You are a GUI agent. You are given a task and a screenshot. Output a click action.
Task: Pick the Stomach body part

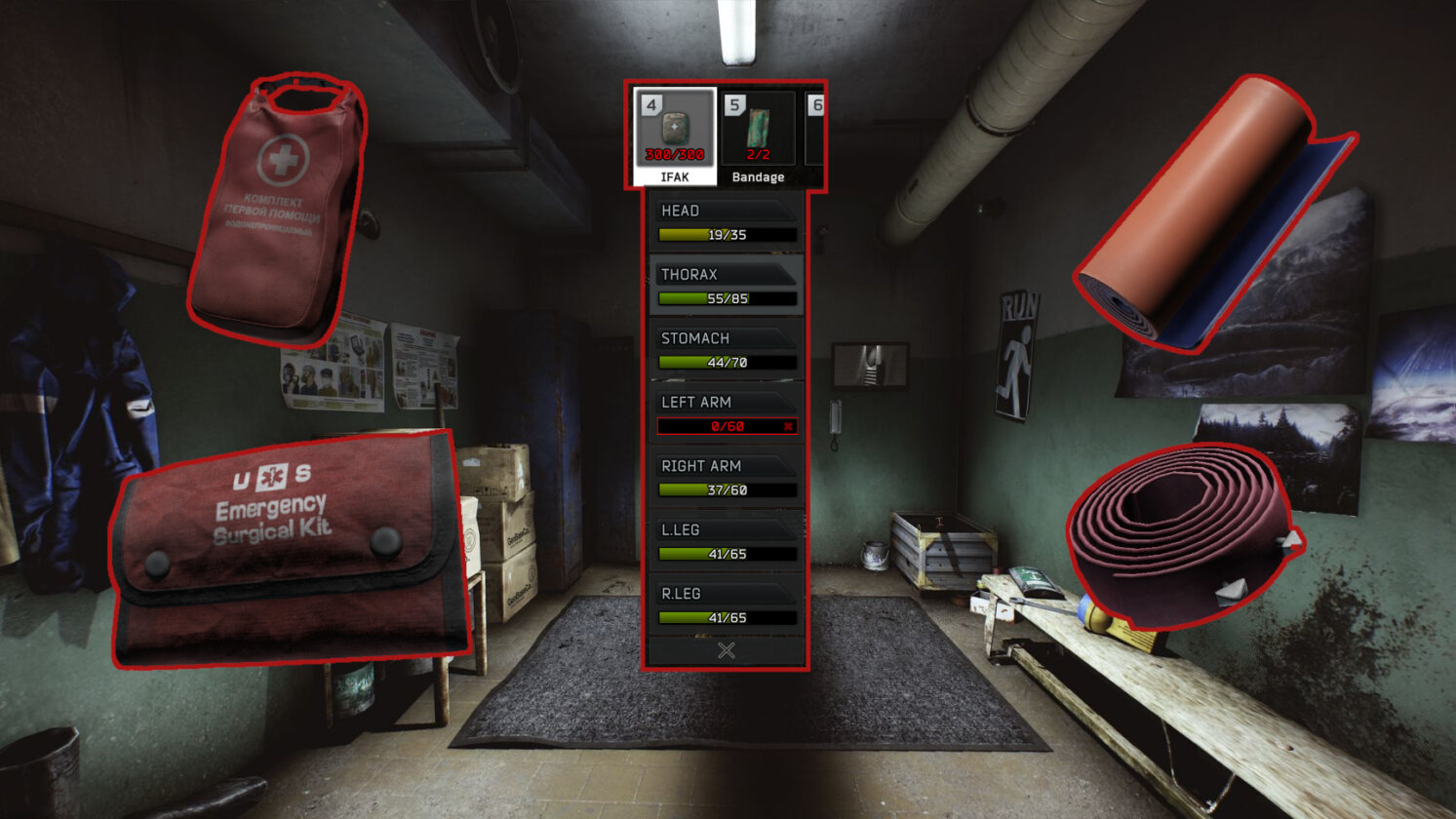(x=727, y=349)
